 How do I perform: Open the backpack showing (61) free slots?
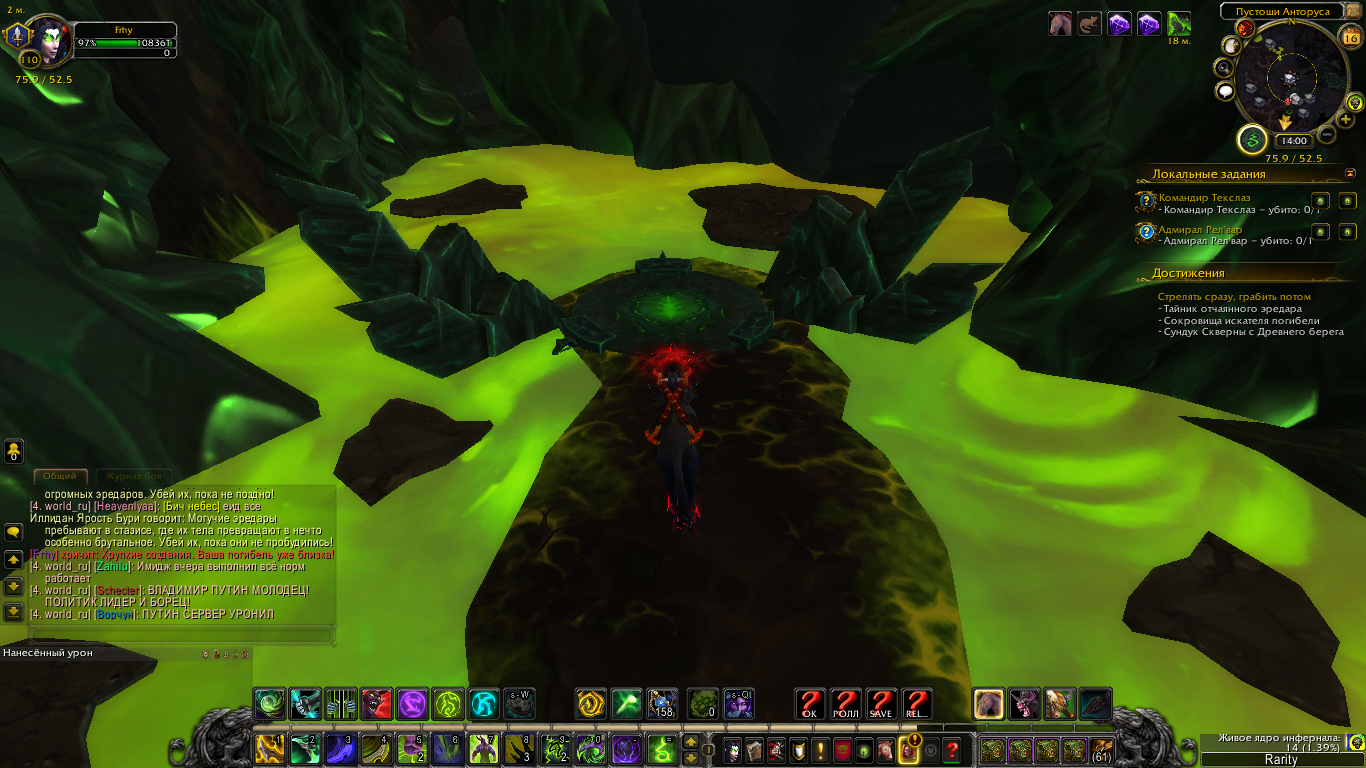point(1101,749)
